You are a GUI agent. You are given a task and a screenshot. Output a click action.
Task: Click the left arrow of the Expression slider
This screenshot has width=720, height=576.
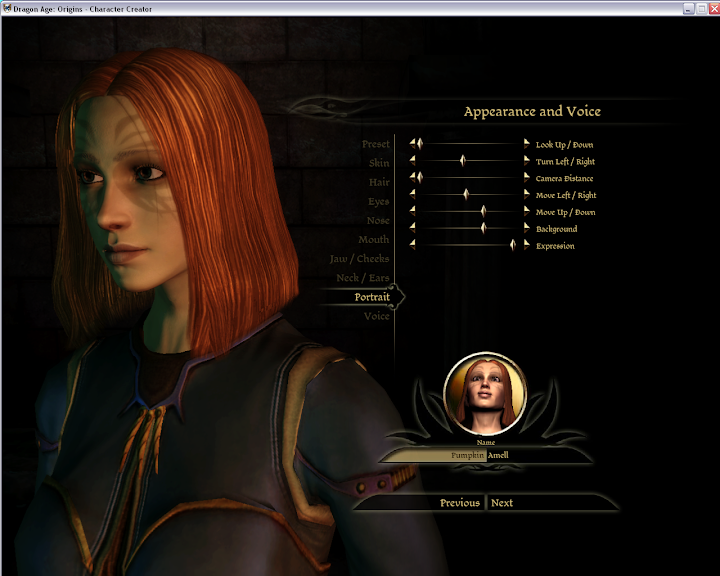[412, 245]
